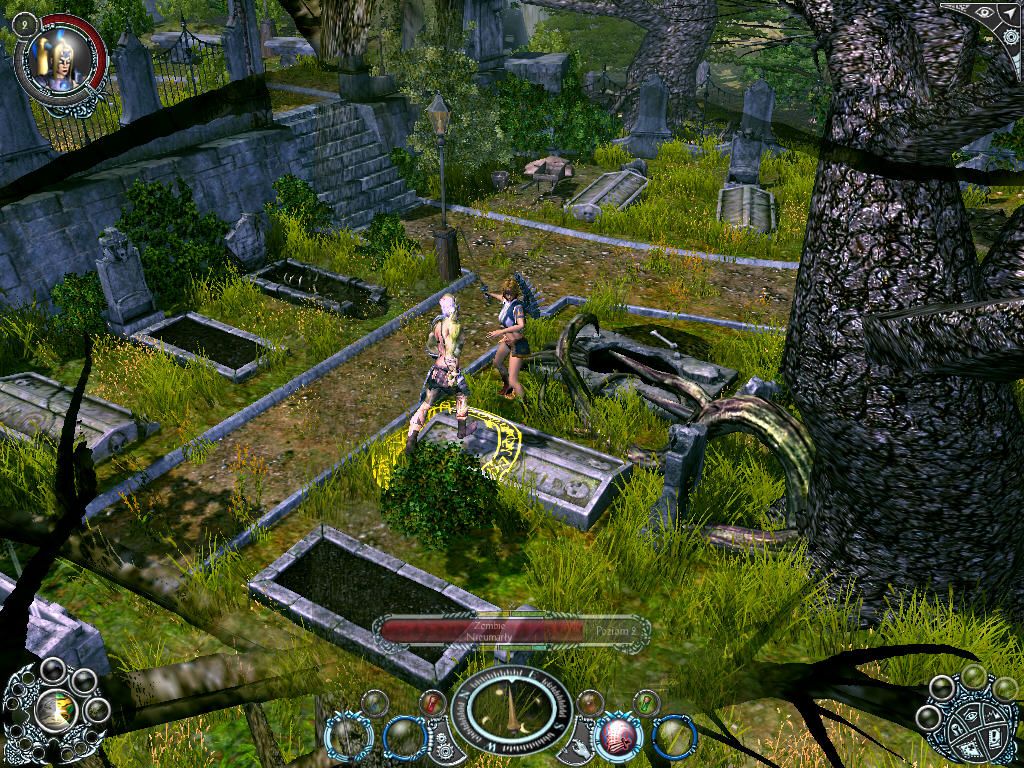
Task: Click the compass dial
Action: coord(512,711)
